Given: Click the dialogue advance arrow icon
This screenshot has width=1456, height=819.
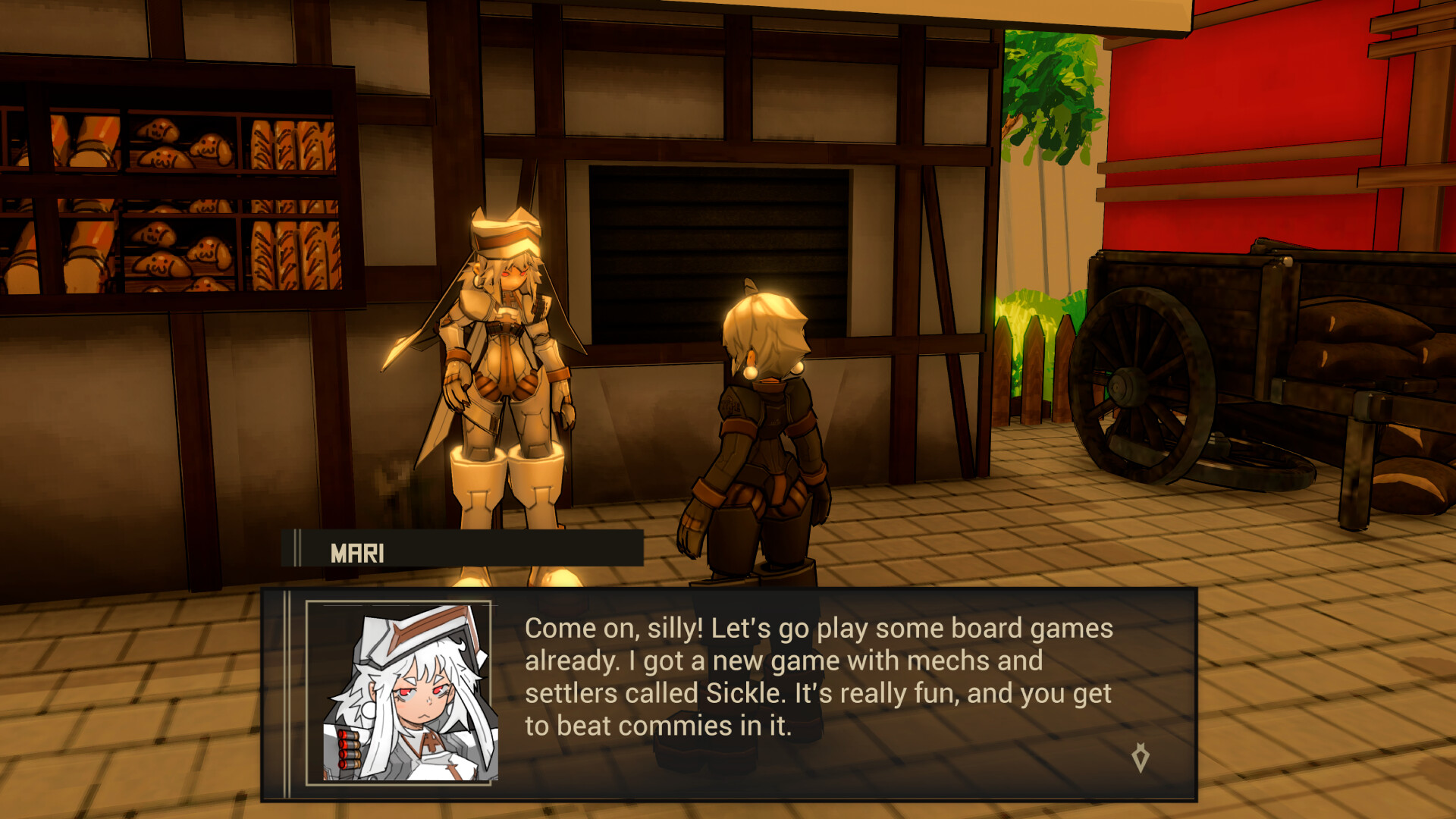Looking at the screenshot, I should coord(1140,758).
